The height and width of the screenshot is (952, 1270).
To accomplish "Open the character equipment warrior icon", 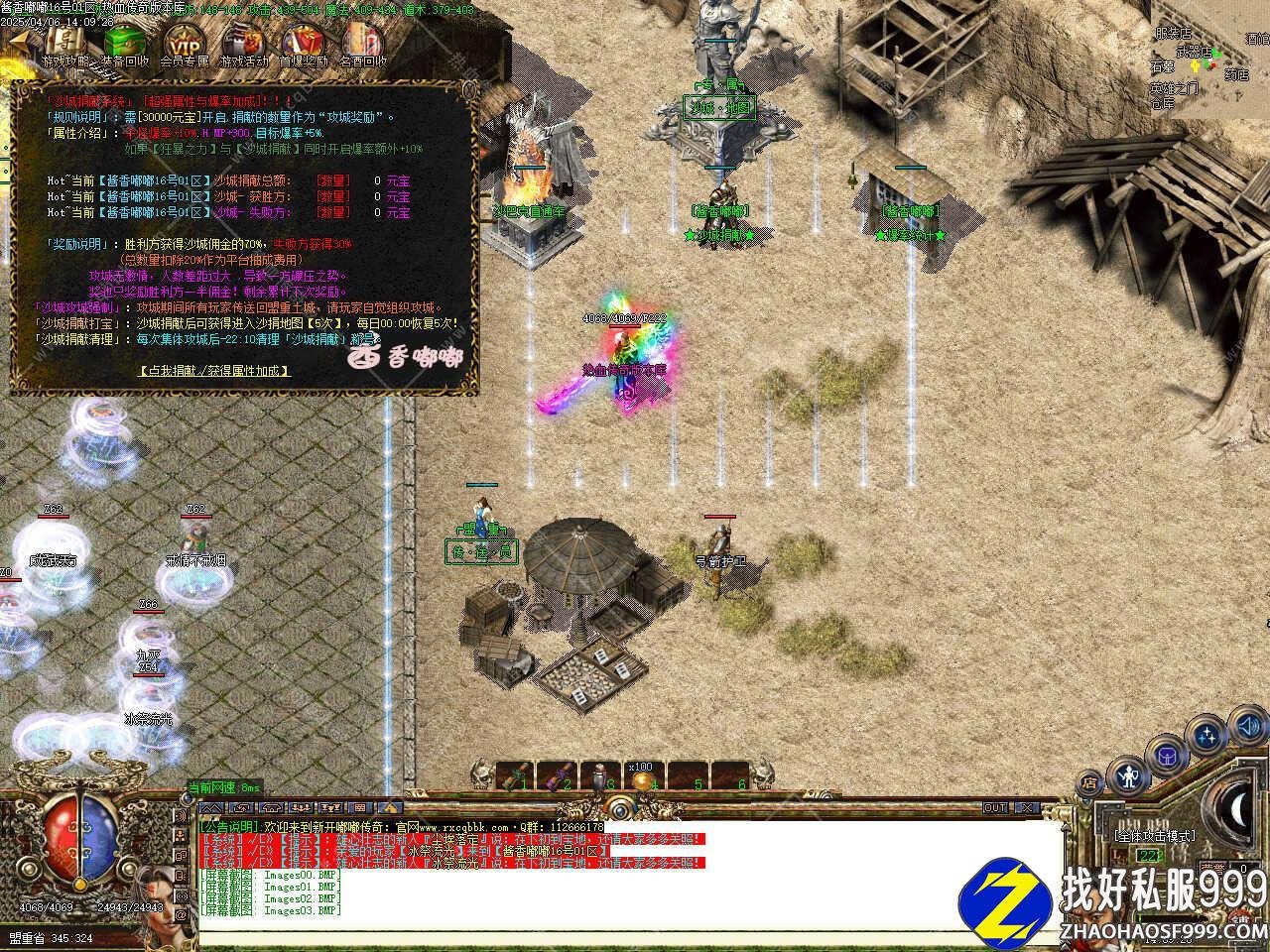I will pyautogui.click(x=1127, y=774).
